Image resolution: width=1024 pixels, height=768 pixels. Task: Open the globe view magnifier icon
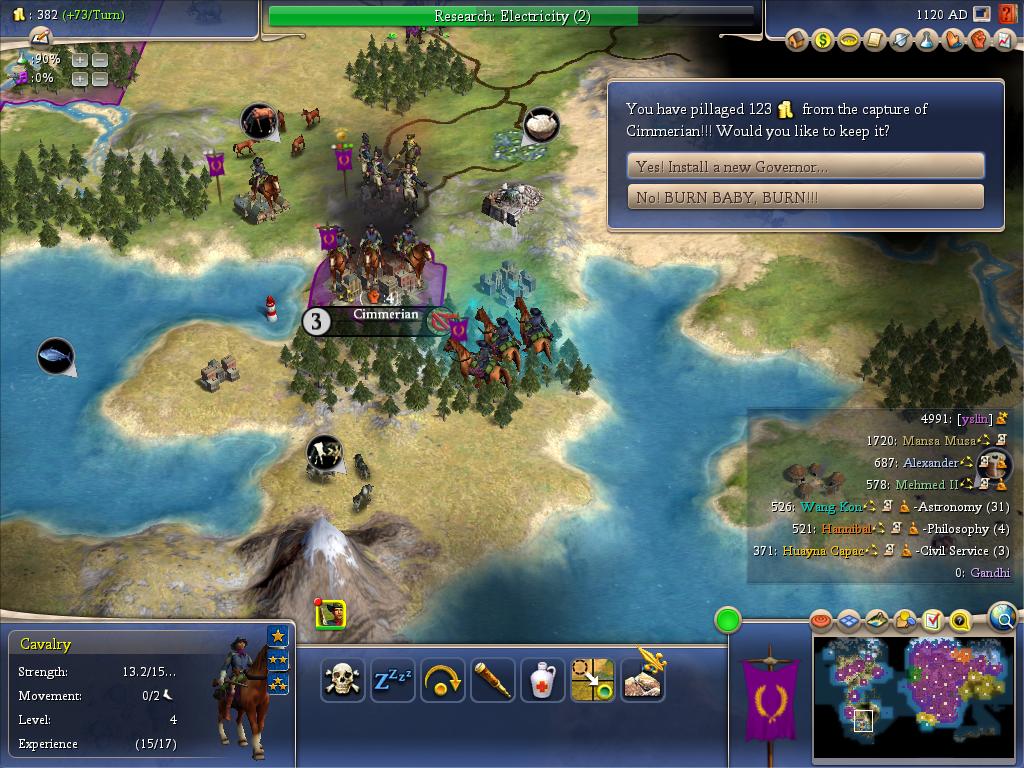coord(1003,617)
